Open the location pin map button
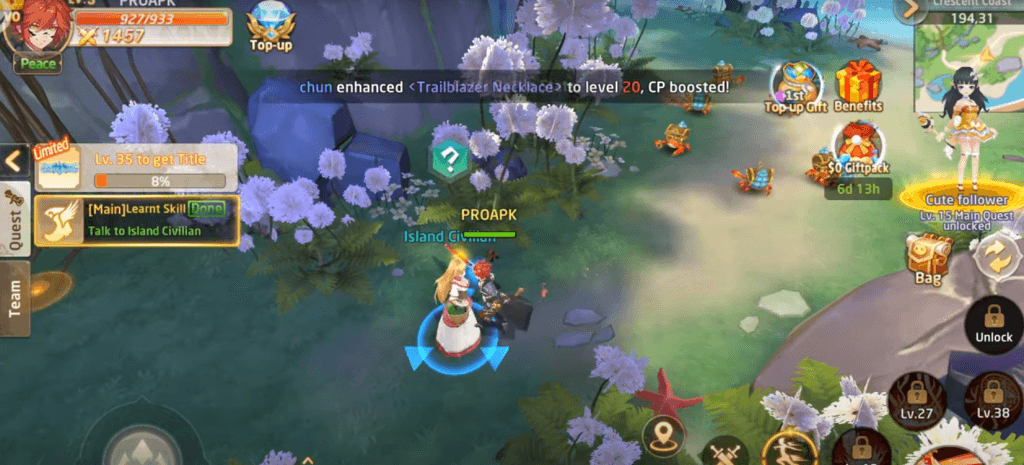 point(663,435)
